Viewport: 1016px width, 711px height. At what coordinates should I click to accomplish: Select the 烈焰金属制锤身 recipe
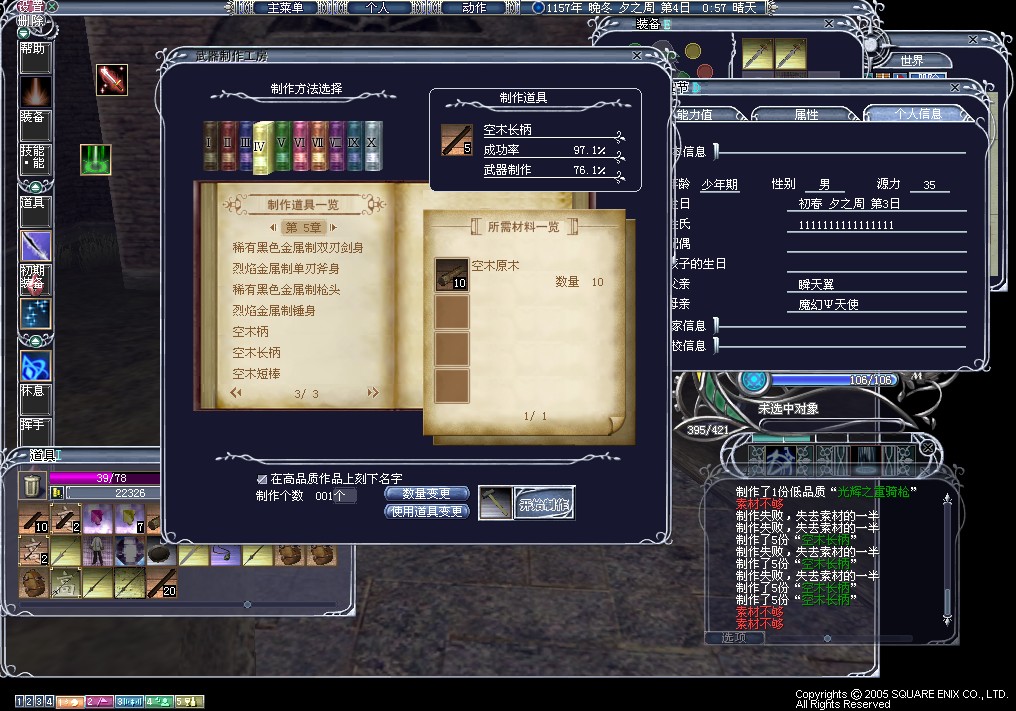point(274,310)
